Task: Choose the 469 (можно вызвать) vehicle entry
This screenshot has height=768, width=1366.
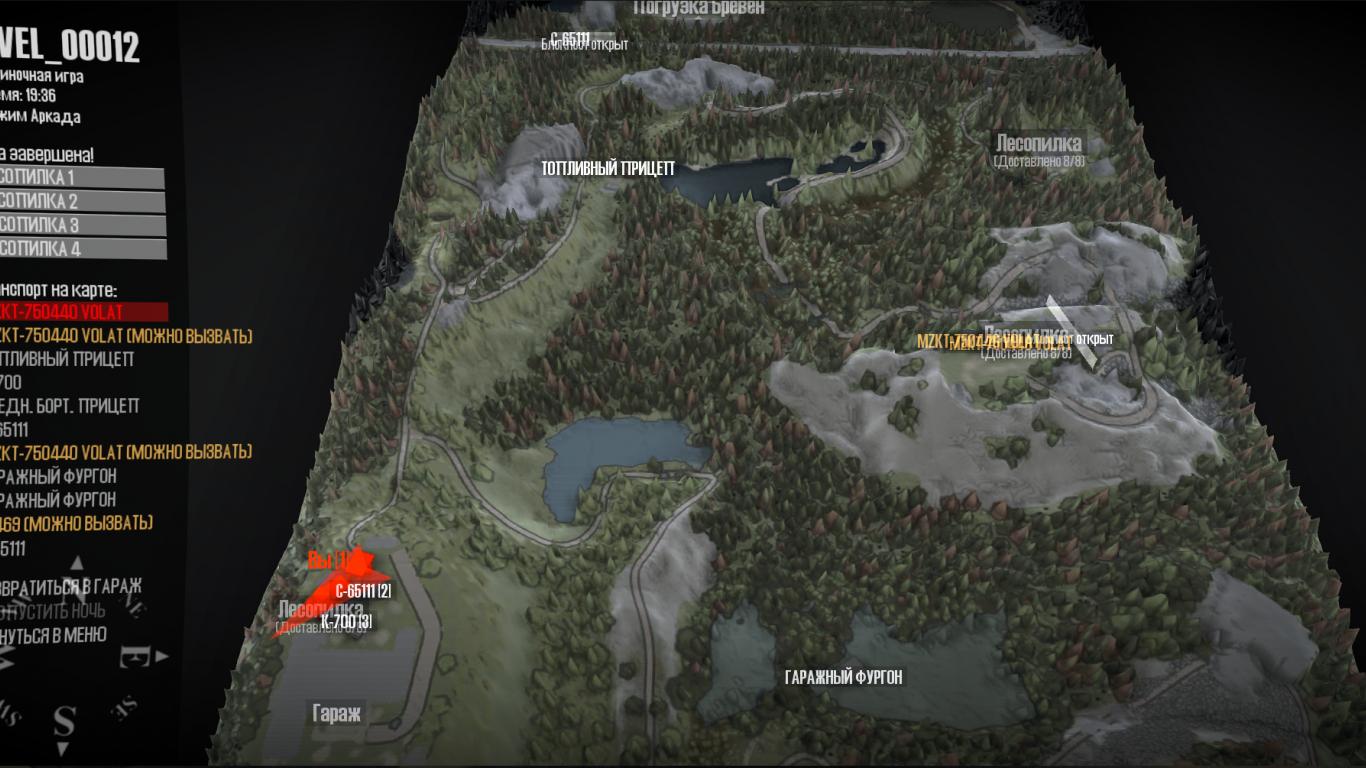Action: click(76, 523)
